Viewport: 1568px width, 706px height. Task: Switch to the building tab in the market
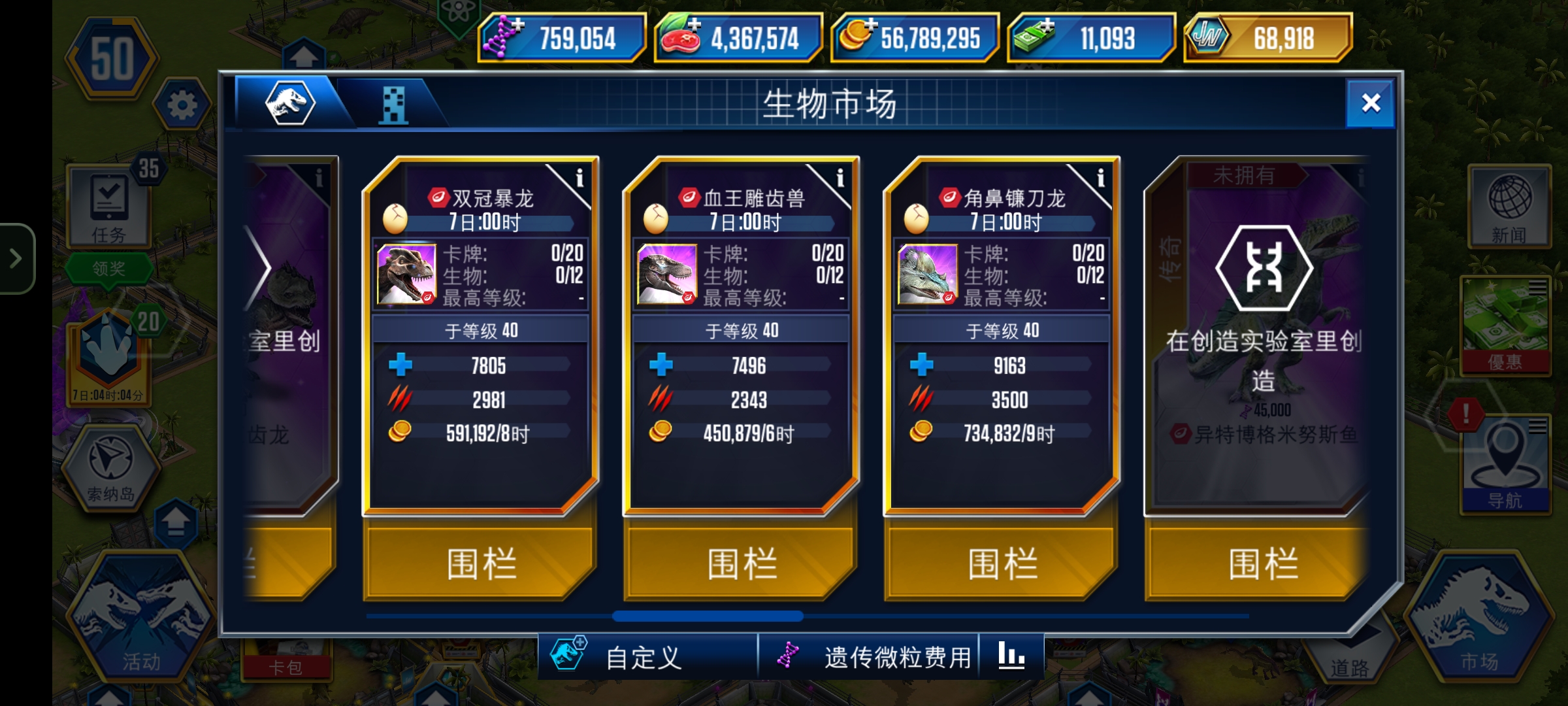pyautogui.click(x=393, y=105)
